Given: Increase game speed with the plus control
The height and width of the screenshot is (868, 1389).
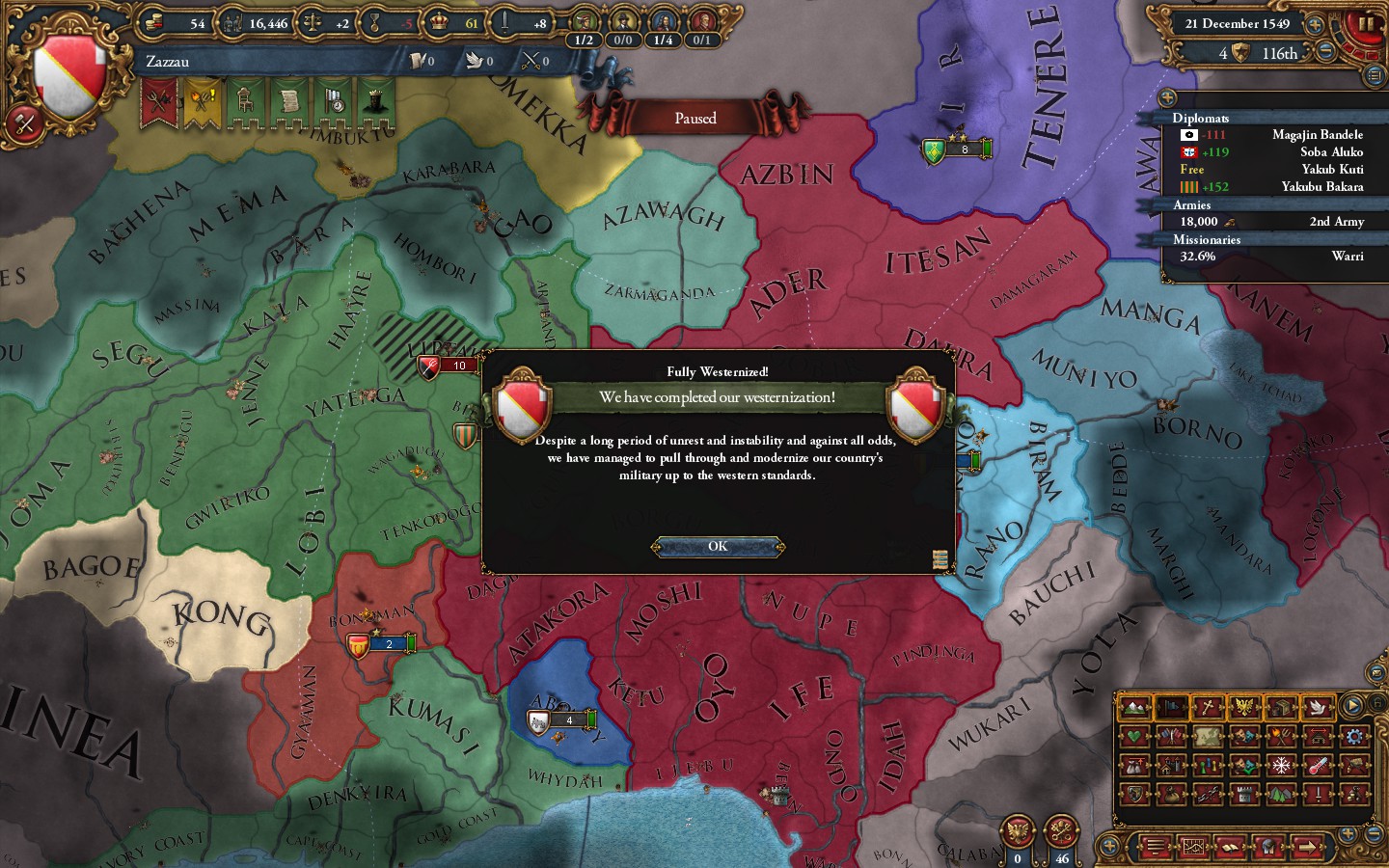Looking at the screenshot, I should (x=1314, y=25).
